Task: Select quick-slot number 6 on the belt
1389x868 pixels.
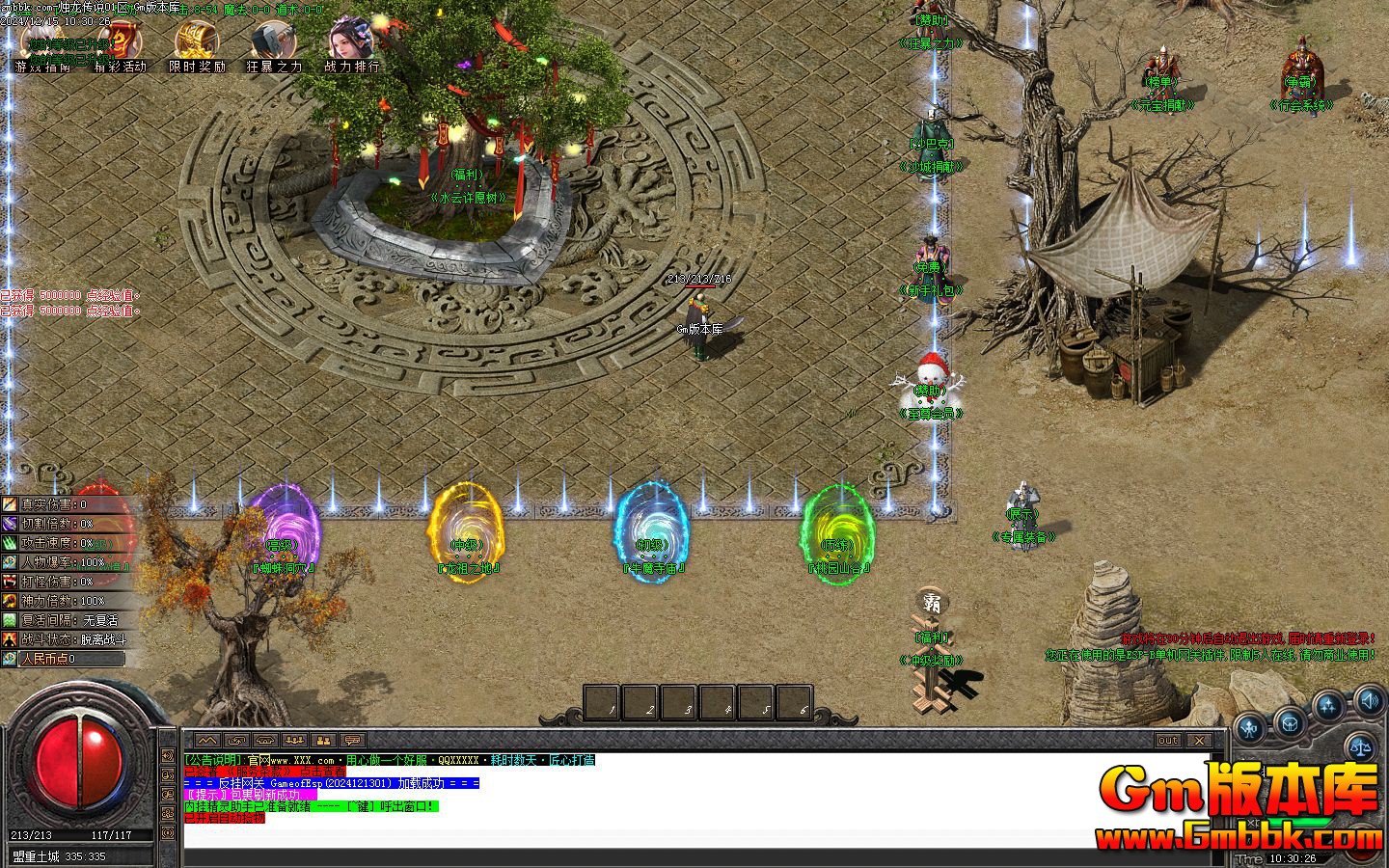Action: click(x=794, y=703)
